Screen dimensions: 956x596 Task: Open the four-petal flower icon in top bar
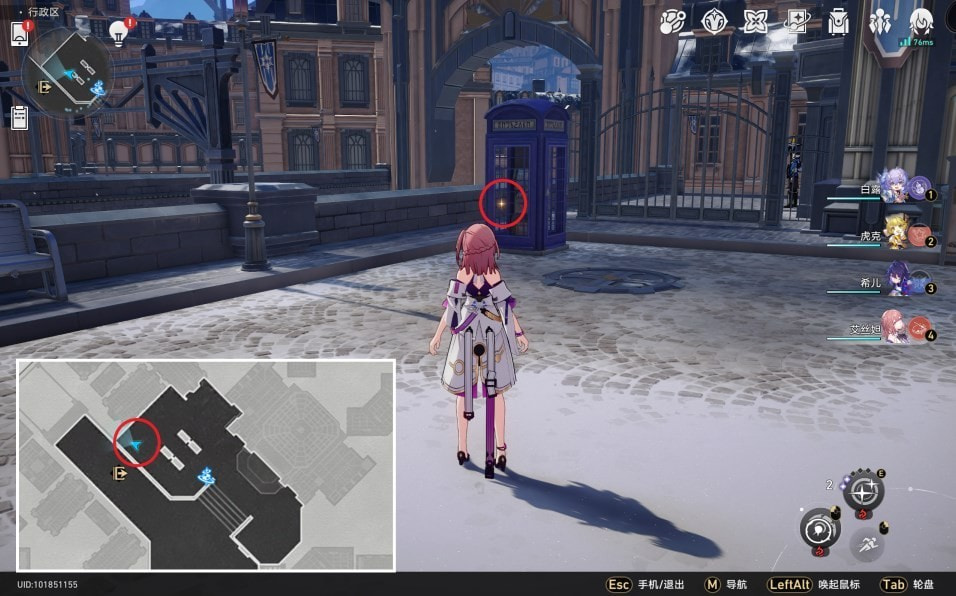[x=756, y=21]
